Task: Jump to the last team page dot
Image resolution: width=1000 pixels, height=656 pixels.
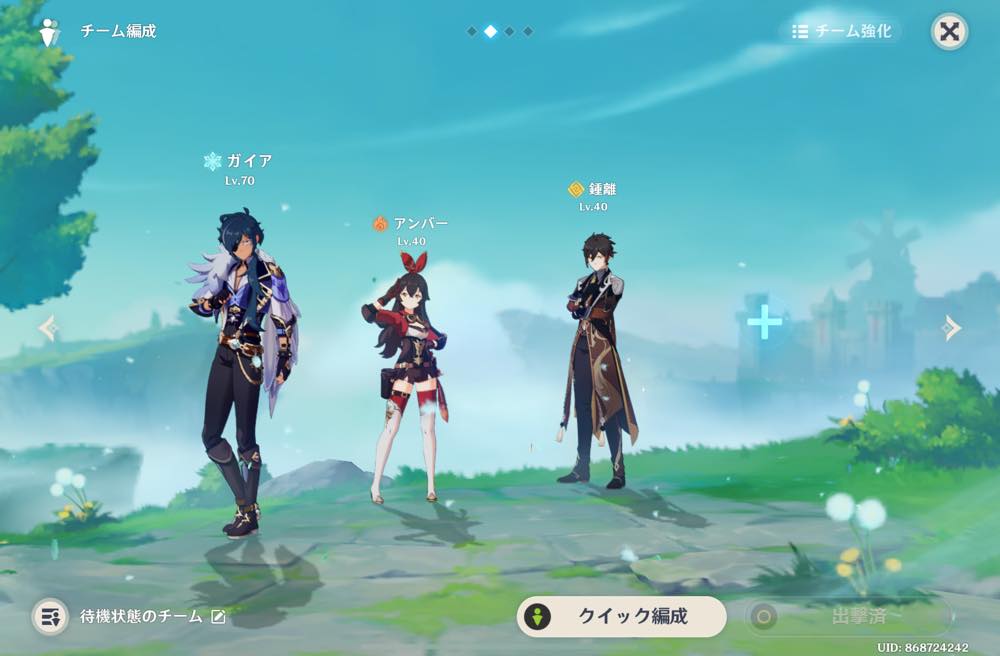Action: 528,32
